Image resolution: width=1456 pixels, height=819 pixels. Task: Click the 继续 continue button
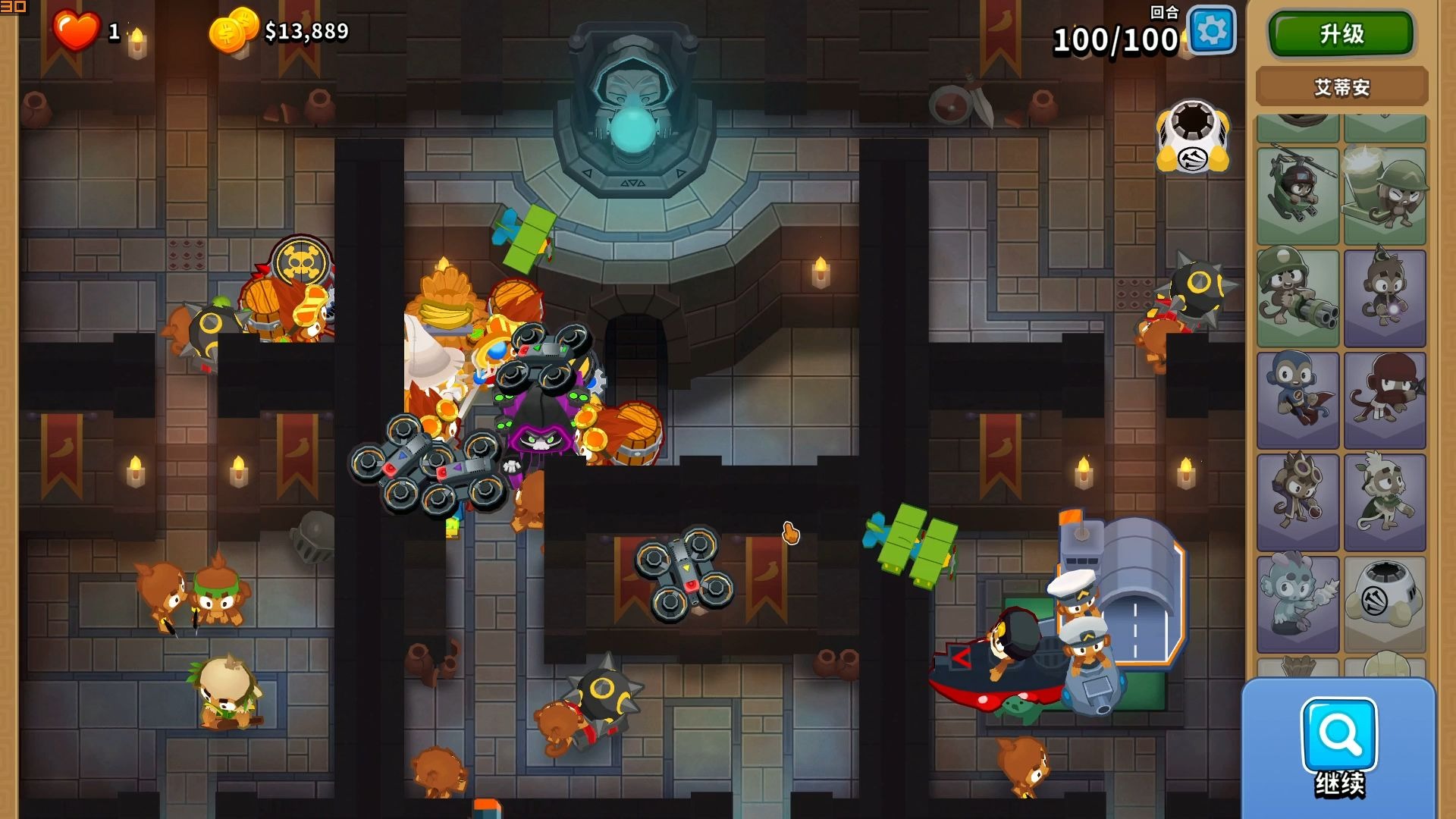pos(1339,747)
